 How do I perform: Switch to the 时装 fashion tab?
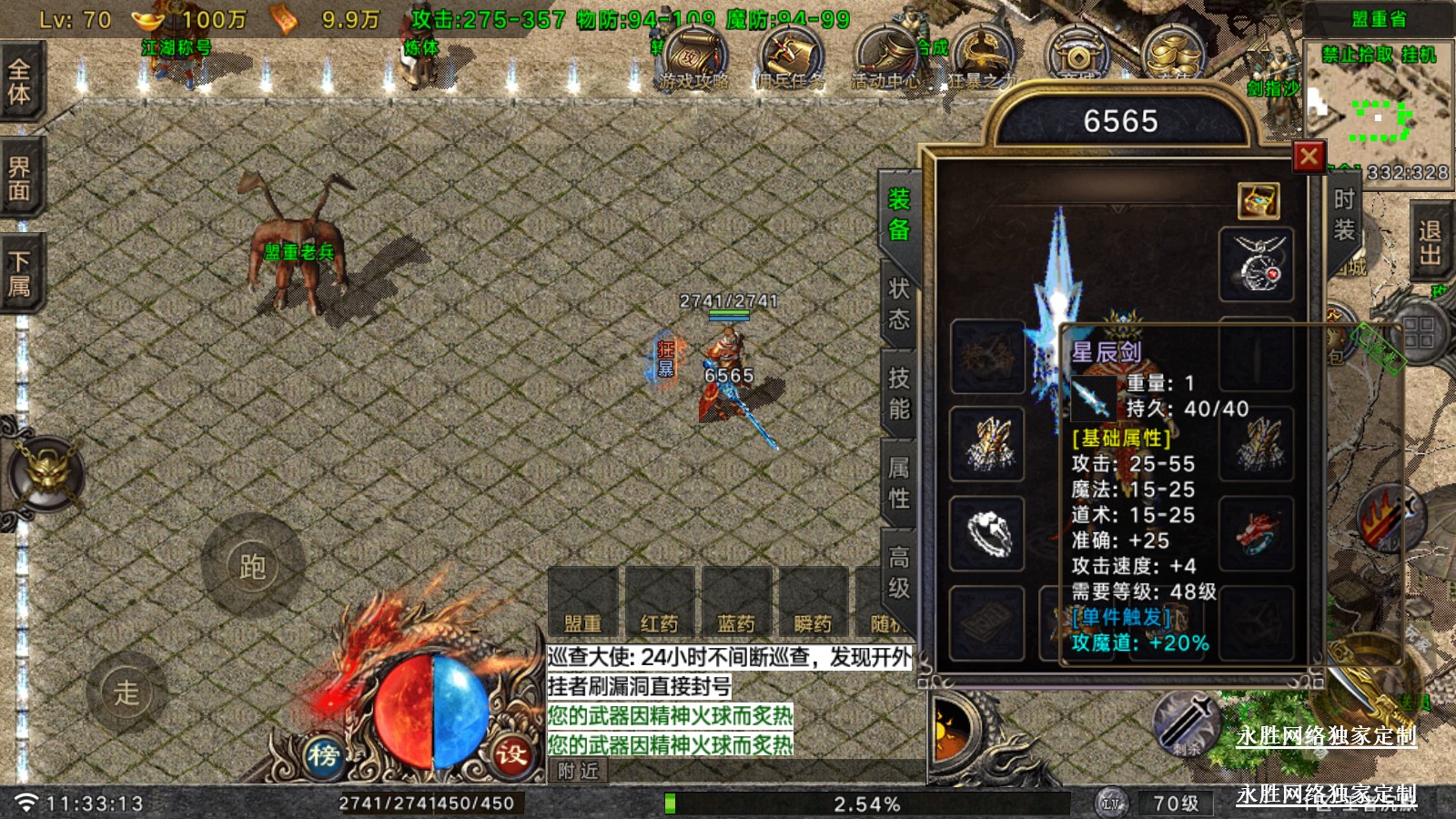(1343, 215)
